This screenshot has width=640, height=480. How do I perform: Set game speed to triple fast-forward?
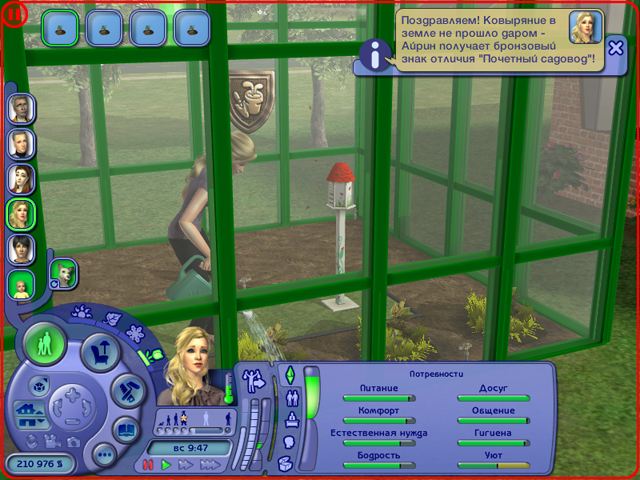point(211,465)
